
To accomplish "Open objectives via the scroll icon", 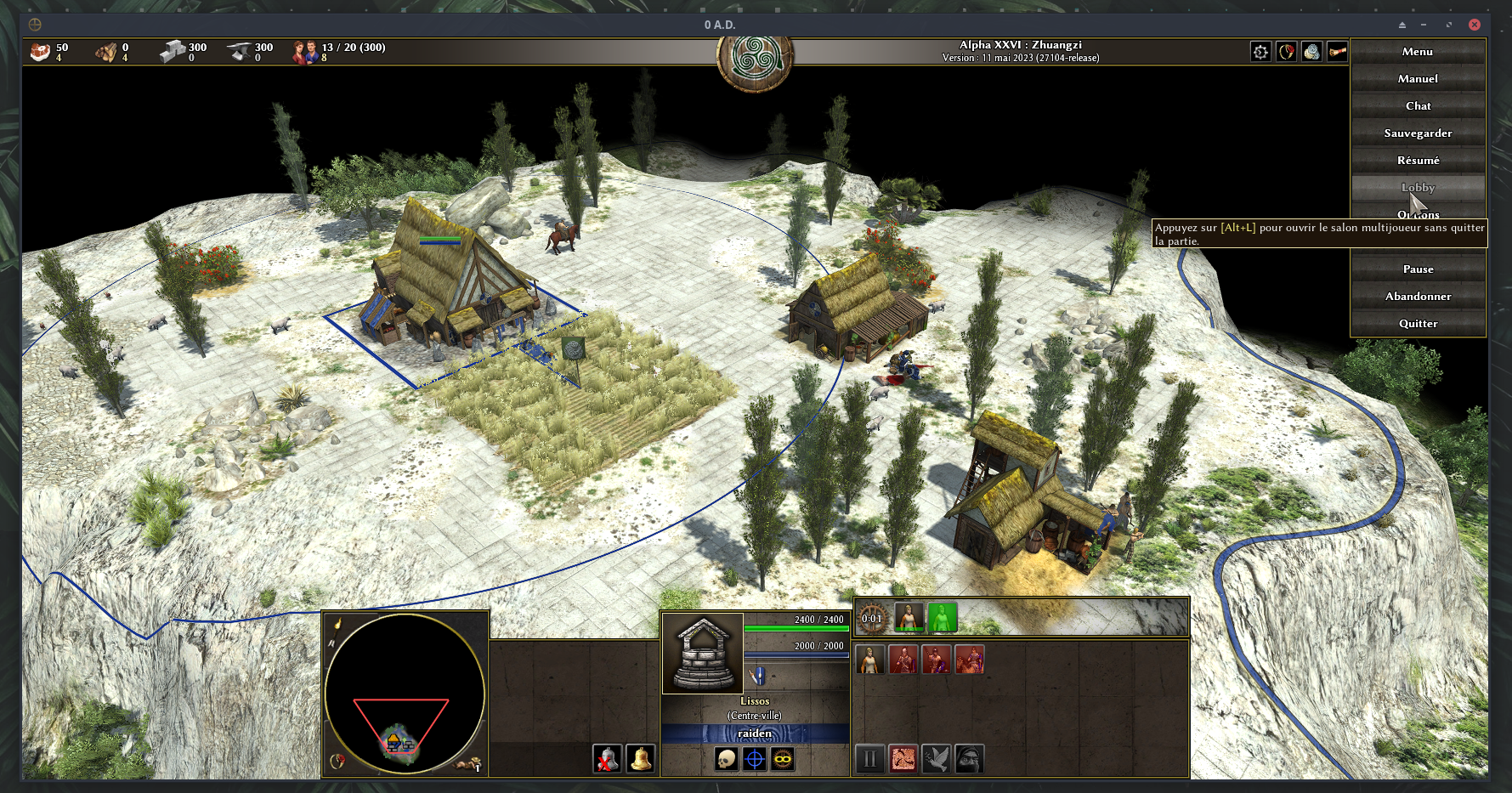I will tap(1338, 52).
